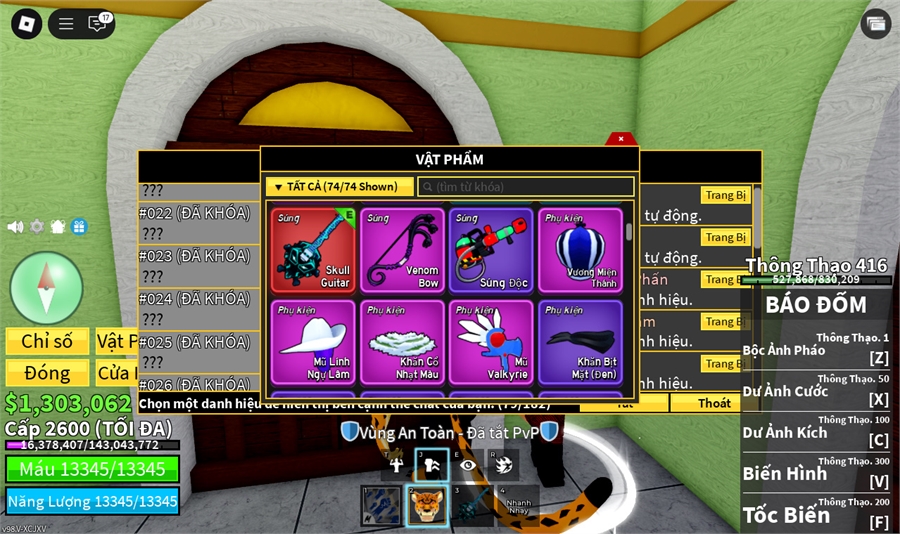Screen dimensions: 900x534
Task: Pick the Vương Miện Thánh accessory
Action: tap(580, 250)
